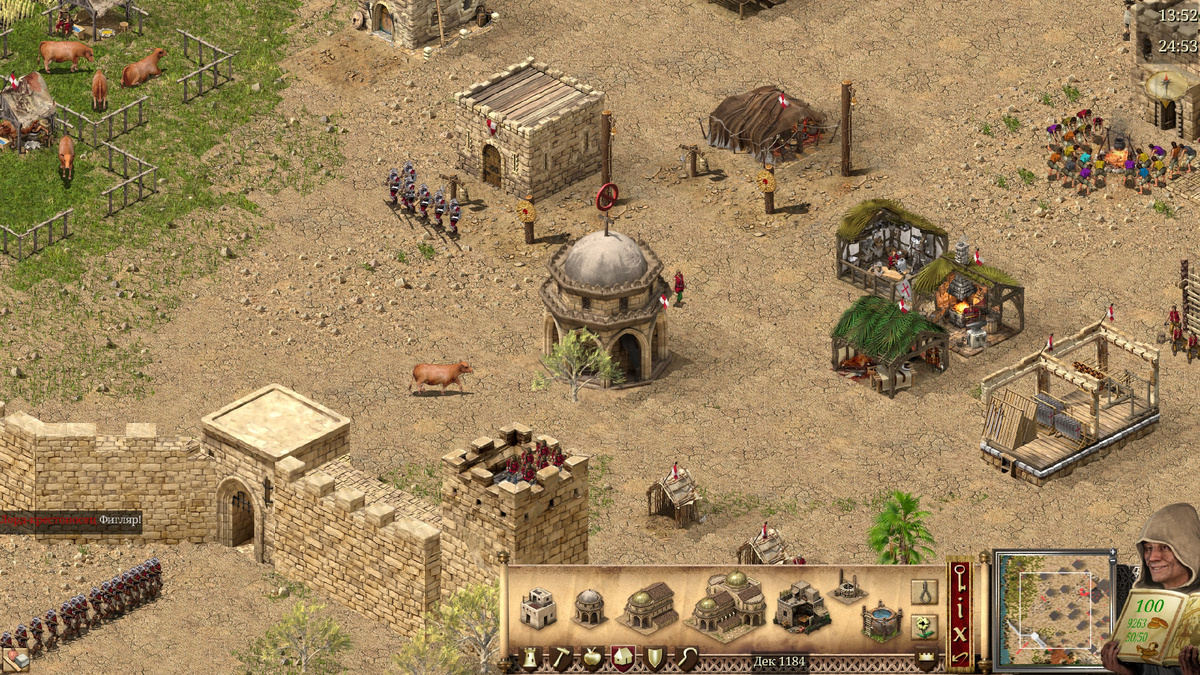Click the minimap

pos(1054,609)
